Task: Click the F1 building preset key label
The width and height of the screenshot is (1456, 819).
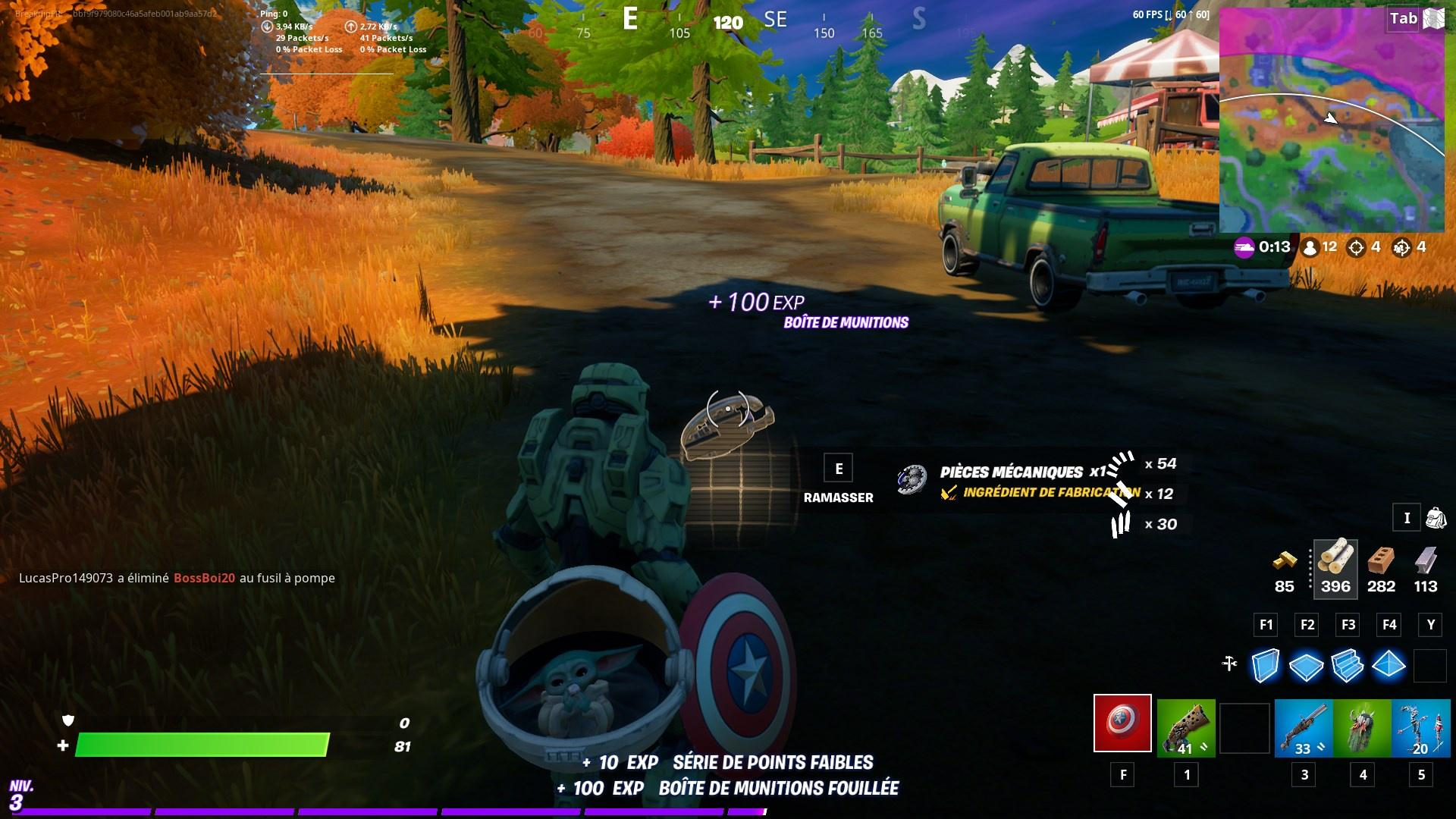Action: tap(1265, 625)
